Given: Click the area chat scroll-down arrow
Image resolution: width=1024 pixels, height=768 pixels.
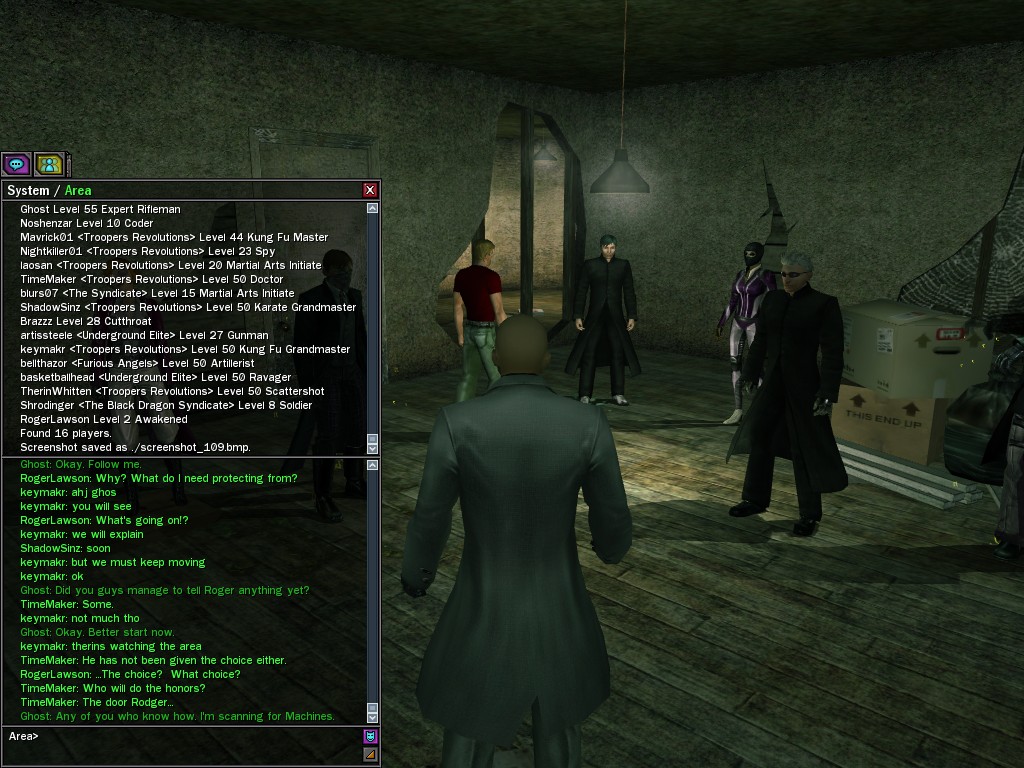Looking at the screenshot, I should (373, 717).
